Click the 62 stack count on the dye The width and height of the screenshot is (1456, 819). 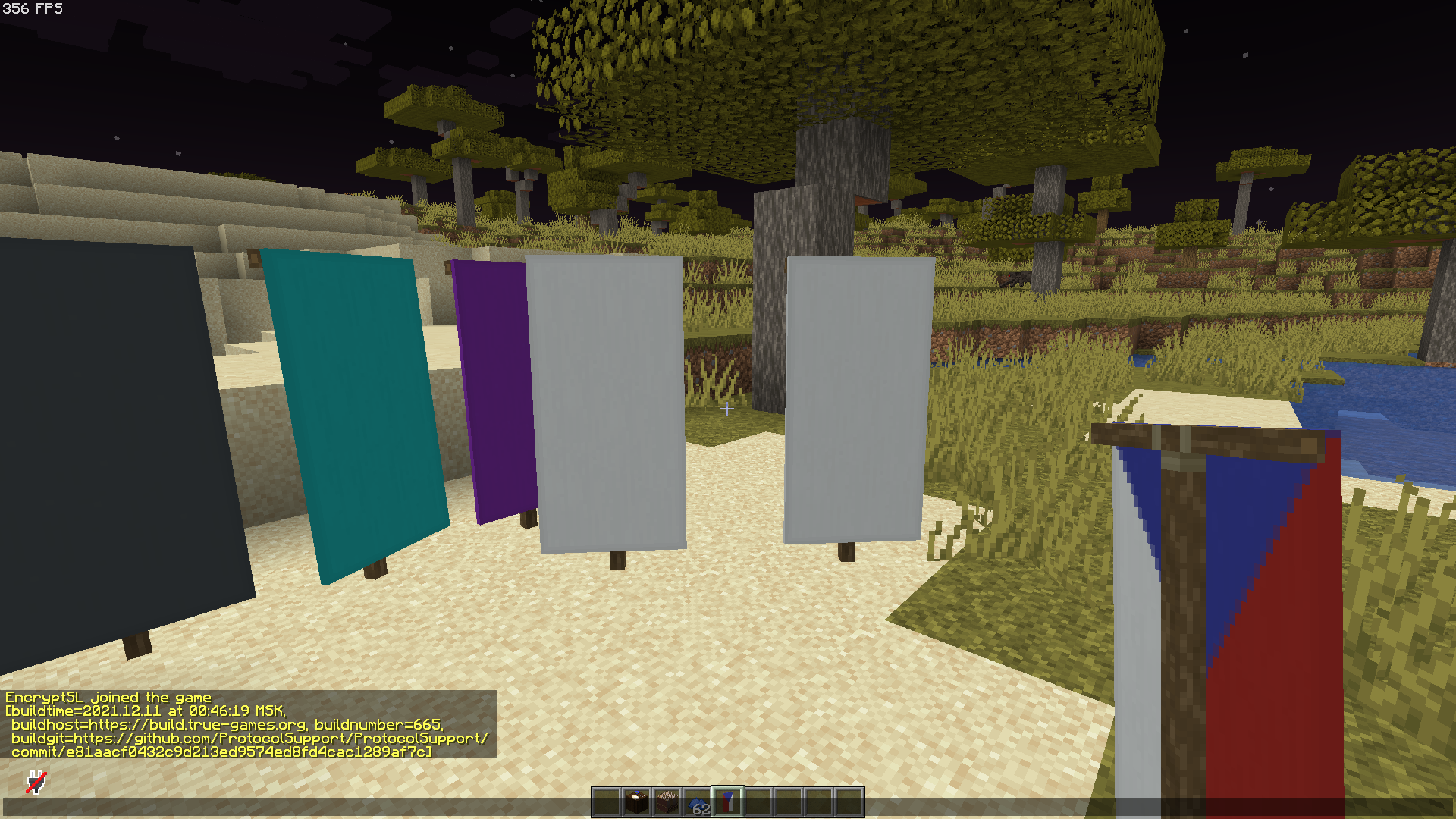[x=703, y=809]
